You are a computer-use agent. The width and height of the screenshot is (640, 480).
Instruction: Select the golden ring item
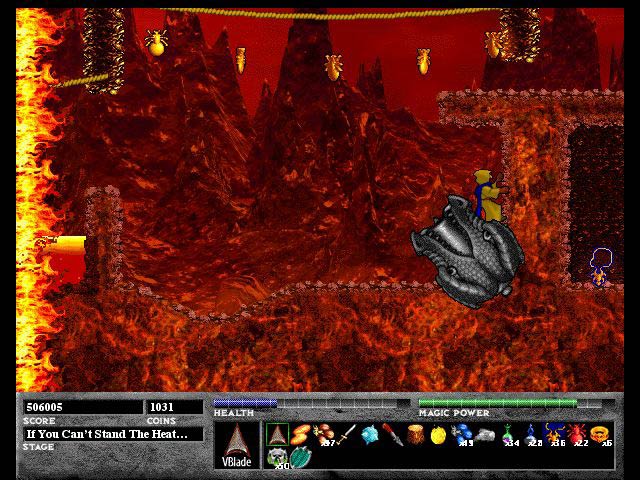[599, 434]
